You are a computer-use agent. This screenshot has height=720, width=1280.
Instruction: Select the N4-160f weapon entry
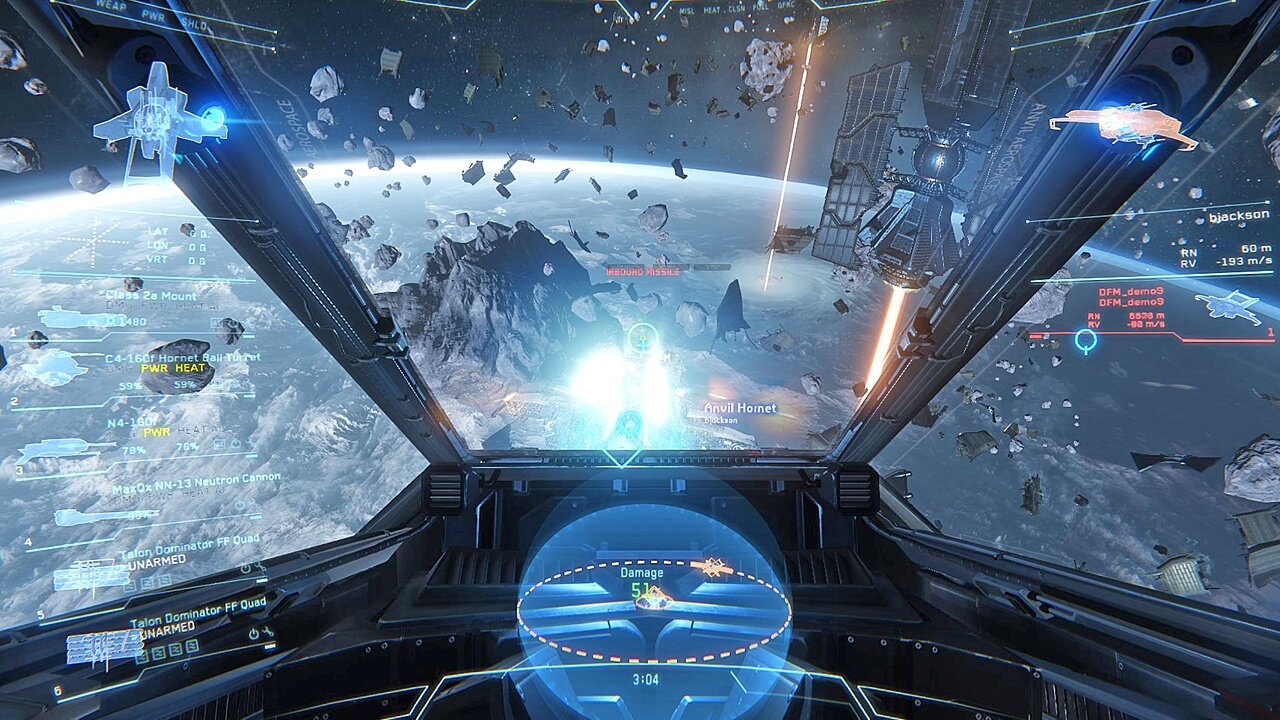point(132,423)
